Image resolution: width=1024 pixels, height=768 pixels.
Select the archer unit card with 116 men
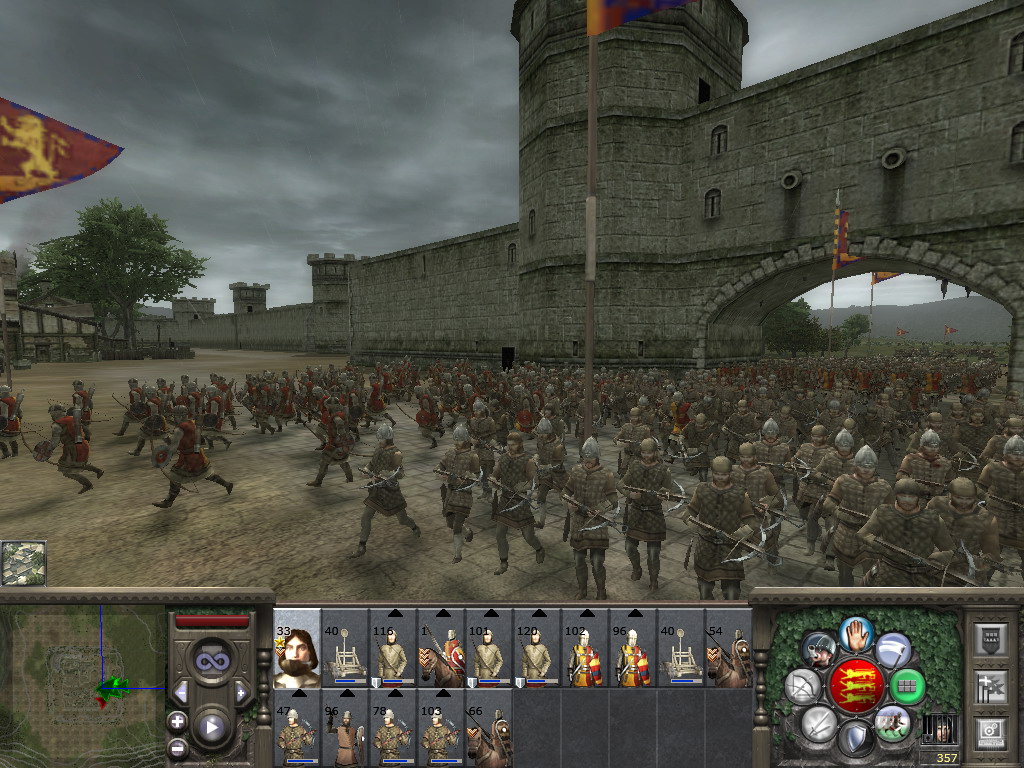pyautogui.click(x=393, y=648)
